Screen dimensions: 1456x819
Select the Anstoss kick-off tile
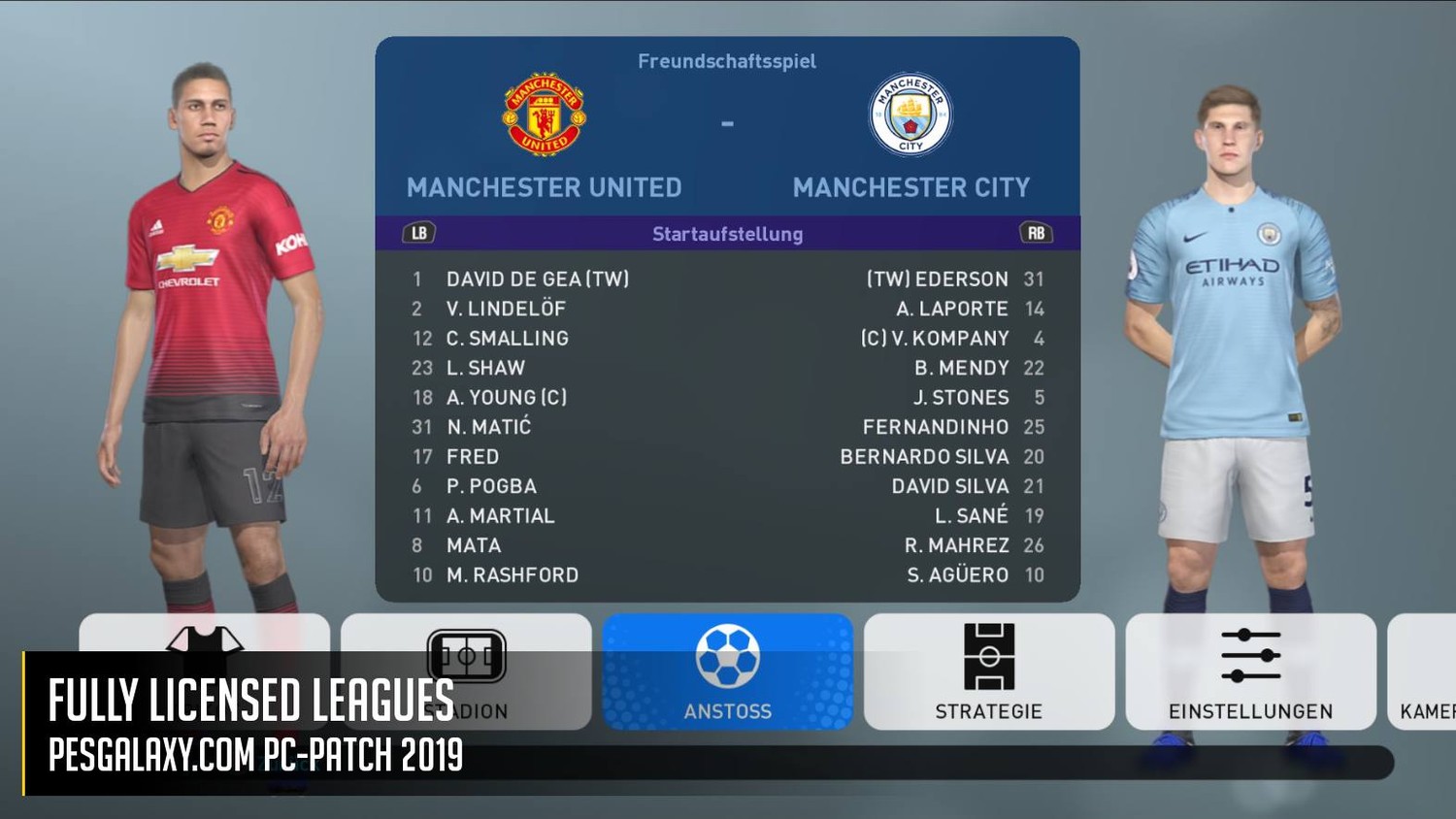pyautogui.click(x=727, y=672)
